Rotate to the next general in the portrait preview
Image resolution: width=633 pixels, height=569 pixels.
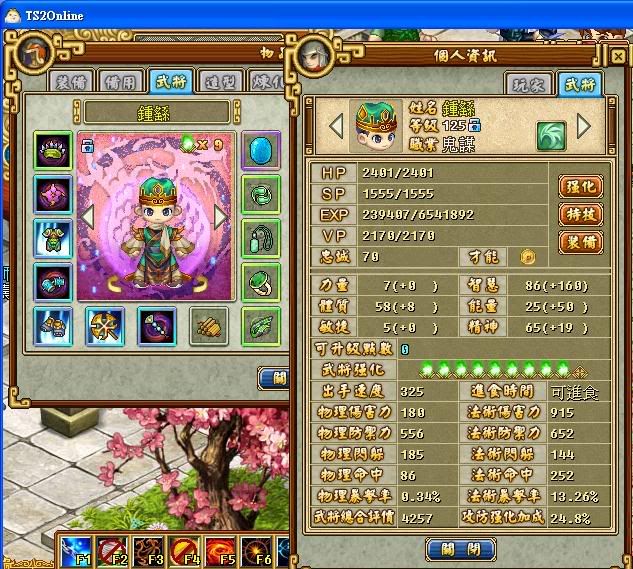(x=221, y=215)
